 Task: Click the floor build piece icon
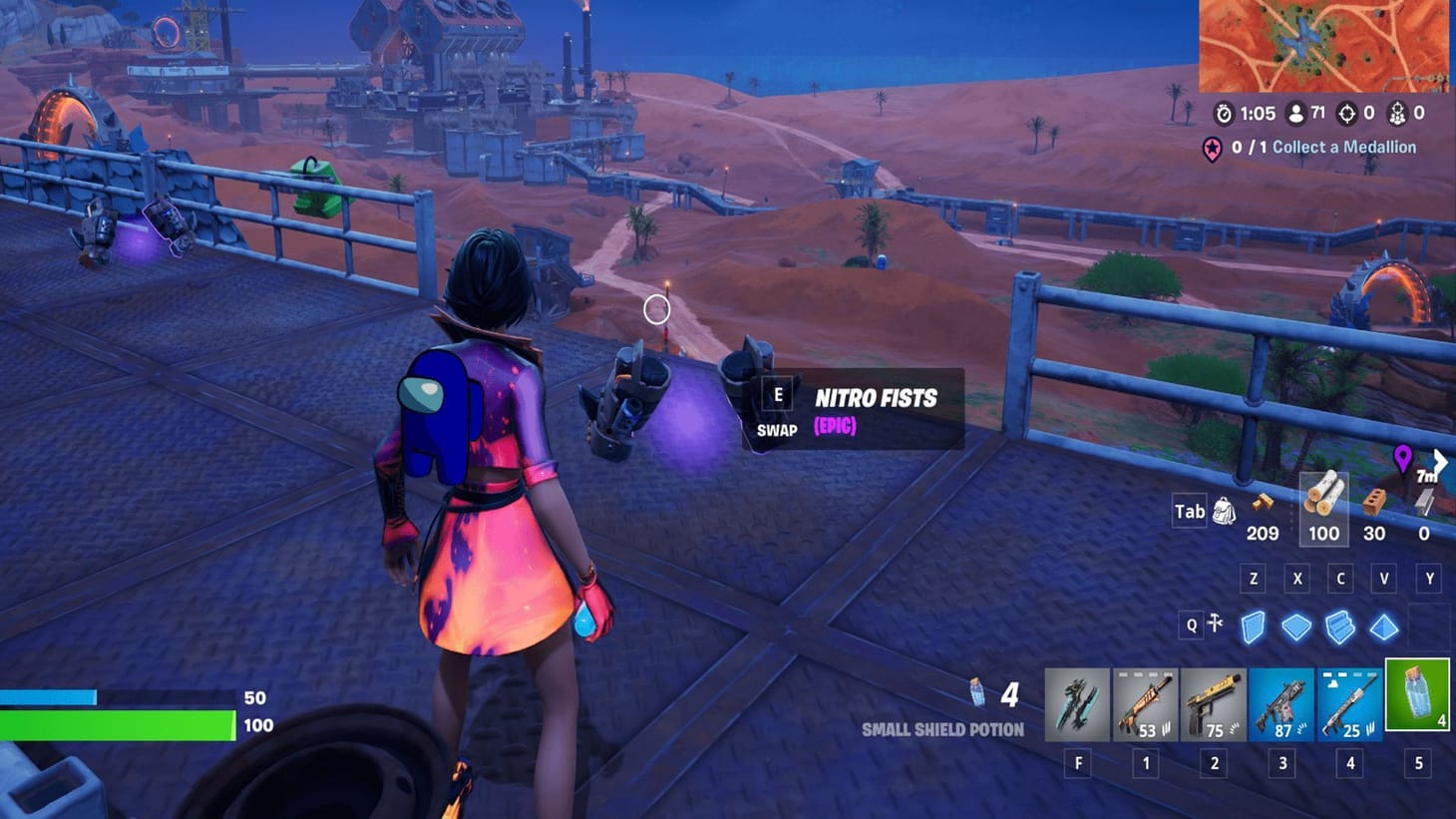pyautogui.click(x=1295, y=625)
